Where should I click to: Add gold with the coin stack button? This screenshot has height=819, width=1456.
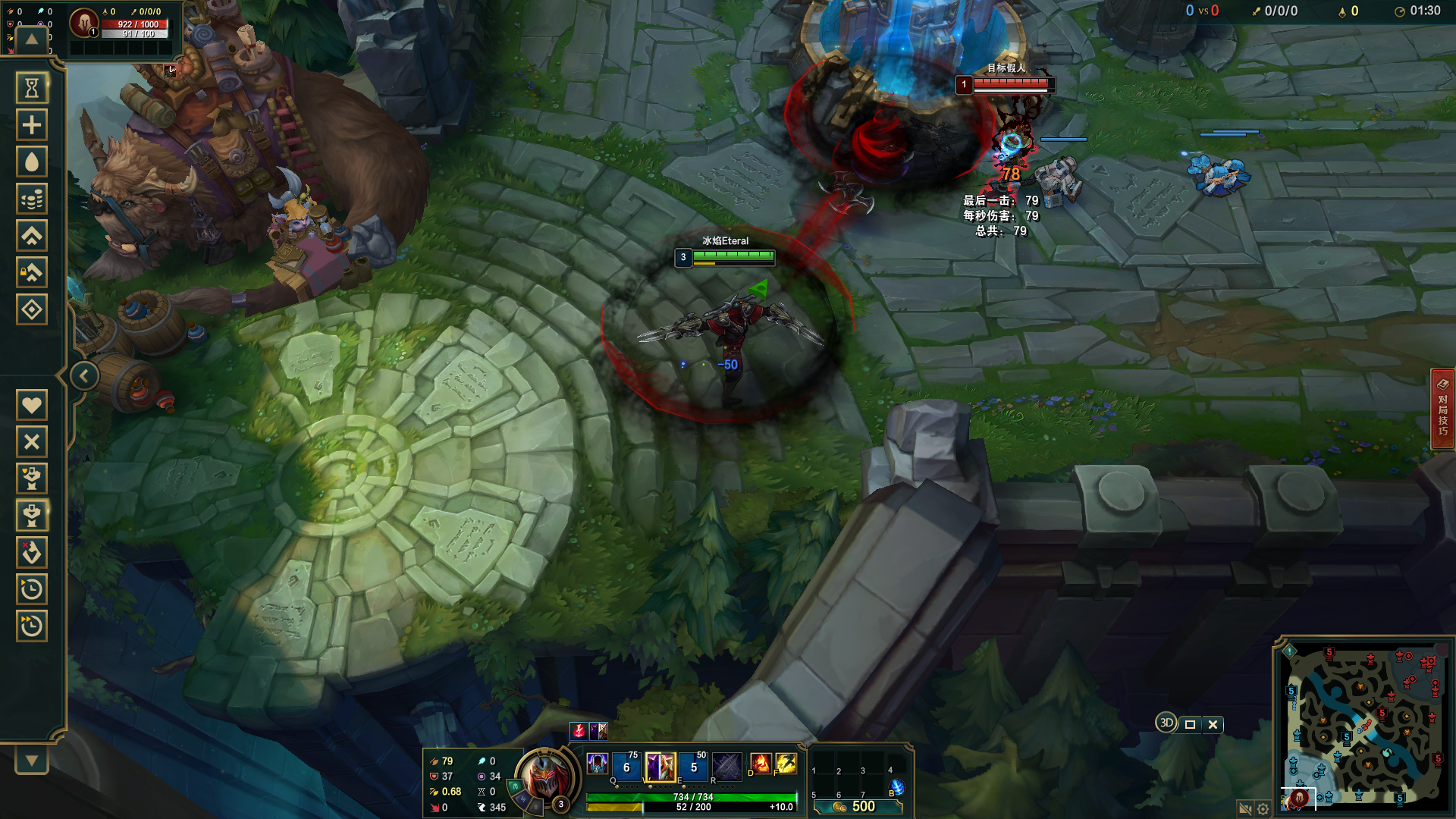pos(32,199)
